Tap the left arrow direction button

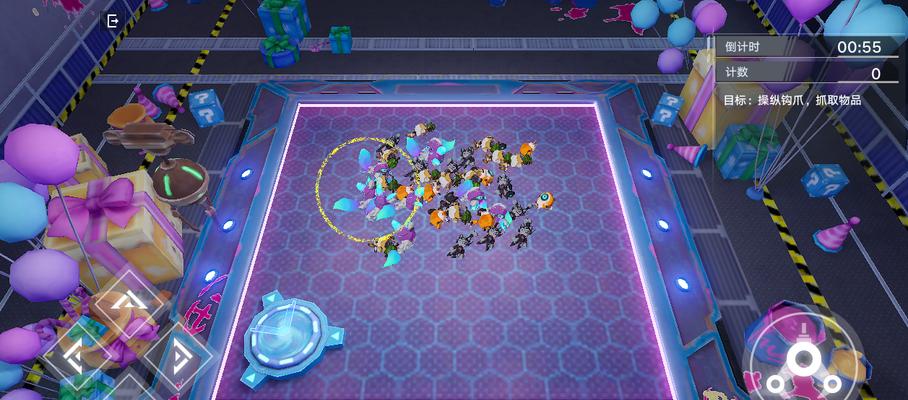click(77, 354)
